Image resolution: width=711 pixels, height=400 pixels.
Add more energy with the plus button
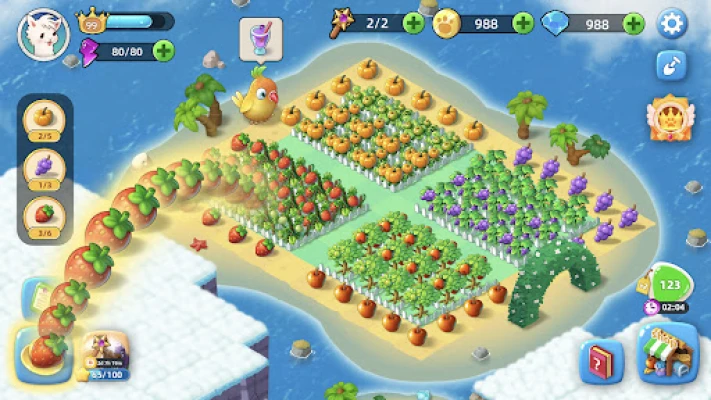[x=163, y=50]
